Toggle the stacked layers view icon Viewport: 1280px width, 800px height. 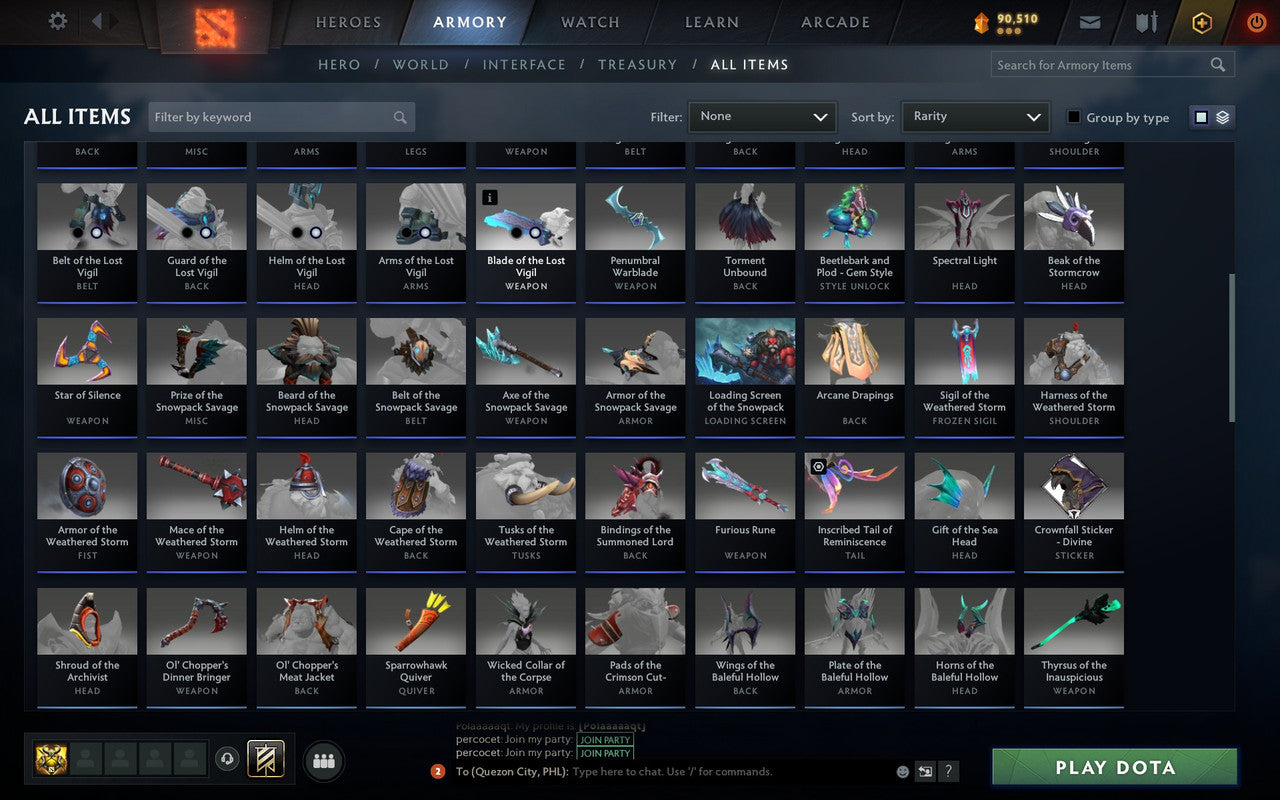(x=1221, y=116)
